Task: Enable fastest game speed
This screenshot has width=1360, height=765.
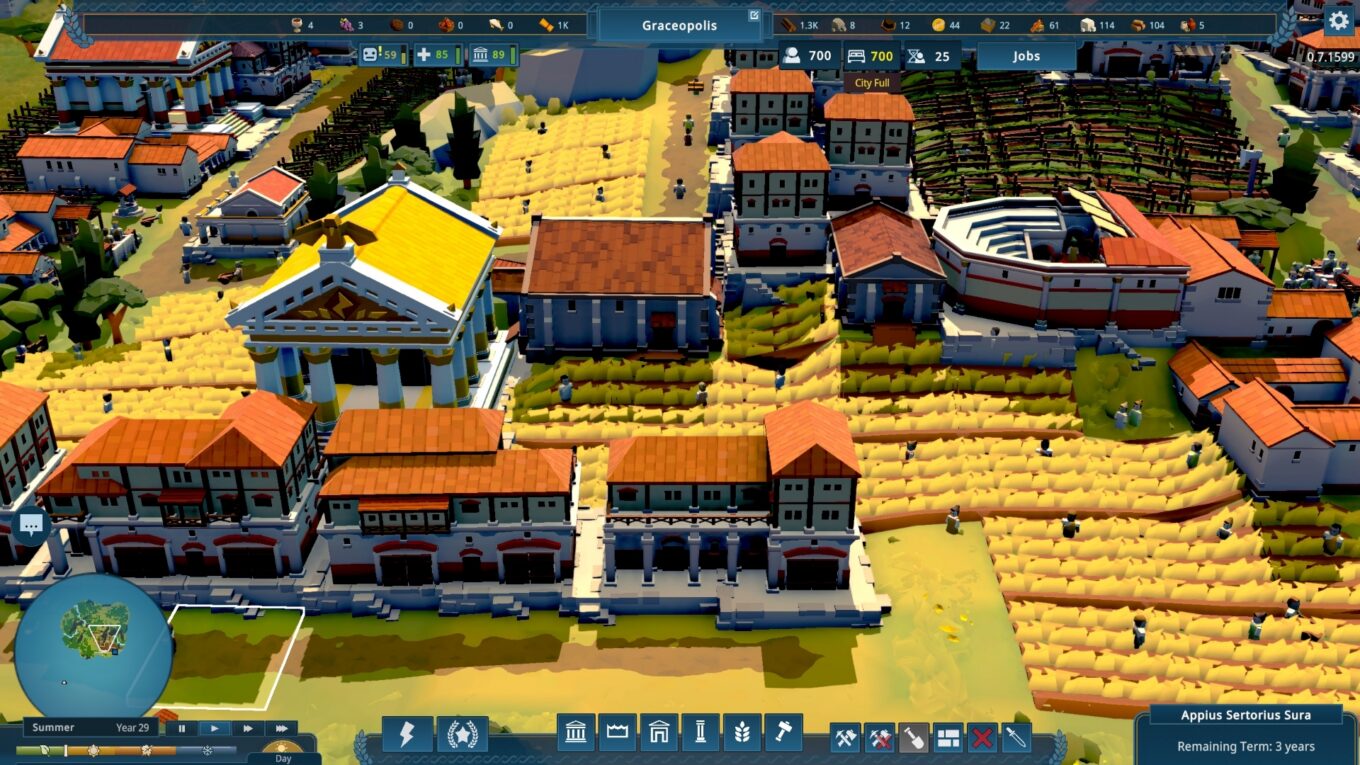Action: coord(281,728)
